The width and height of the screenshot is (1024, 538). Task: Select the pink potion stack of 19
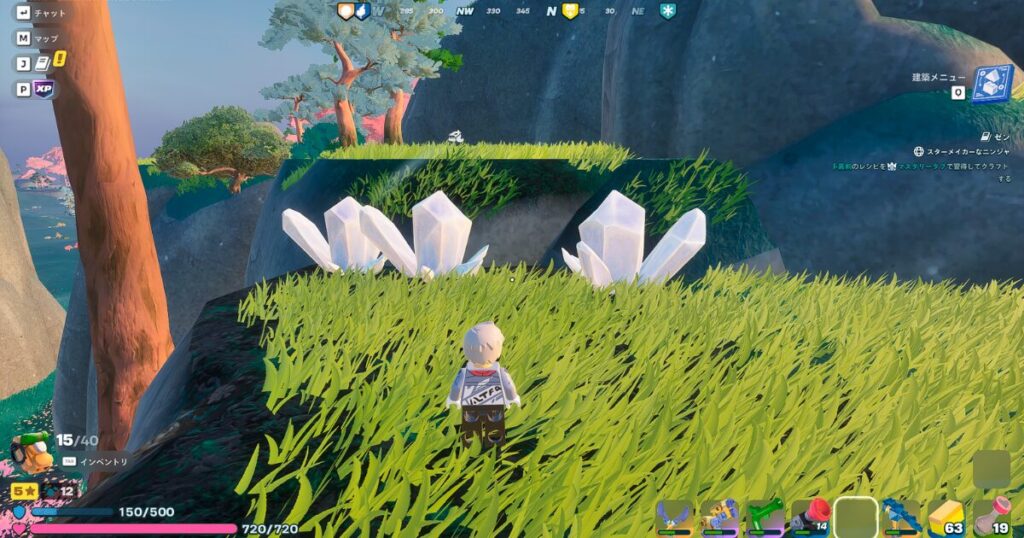[991, 516]
